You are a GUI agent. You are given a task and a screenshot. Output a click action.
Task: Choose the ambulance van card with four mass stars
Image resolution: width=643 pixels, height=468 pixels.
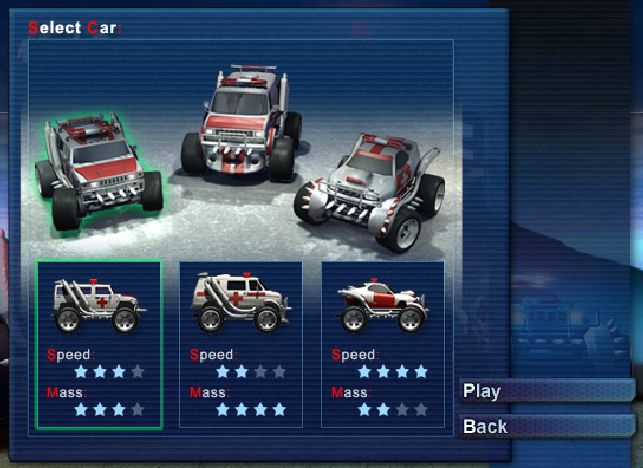240,342
